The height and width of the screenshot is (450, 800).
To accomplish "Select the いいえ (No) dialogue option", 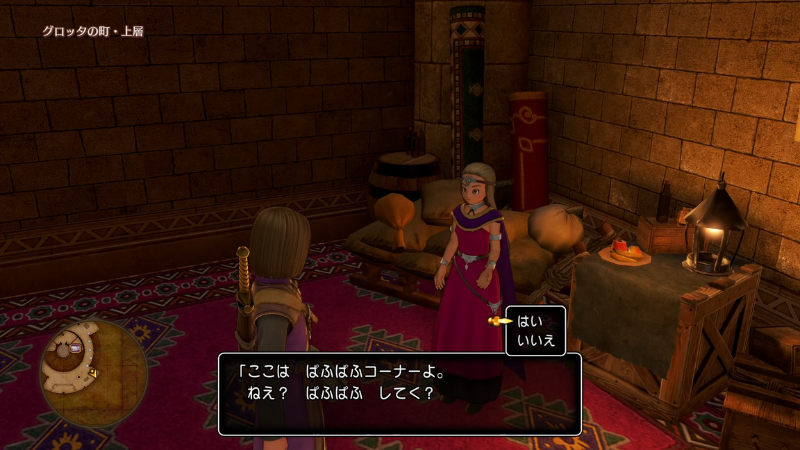I will [535, 341].
